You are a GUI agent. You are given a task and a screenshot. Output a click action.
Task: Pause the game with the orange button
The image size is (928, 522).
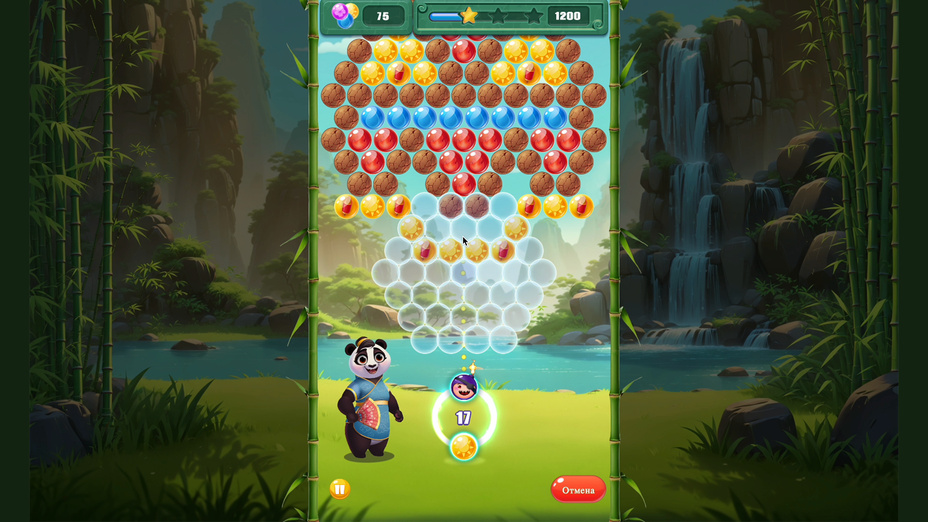pos(340,489)
